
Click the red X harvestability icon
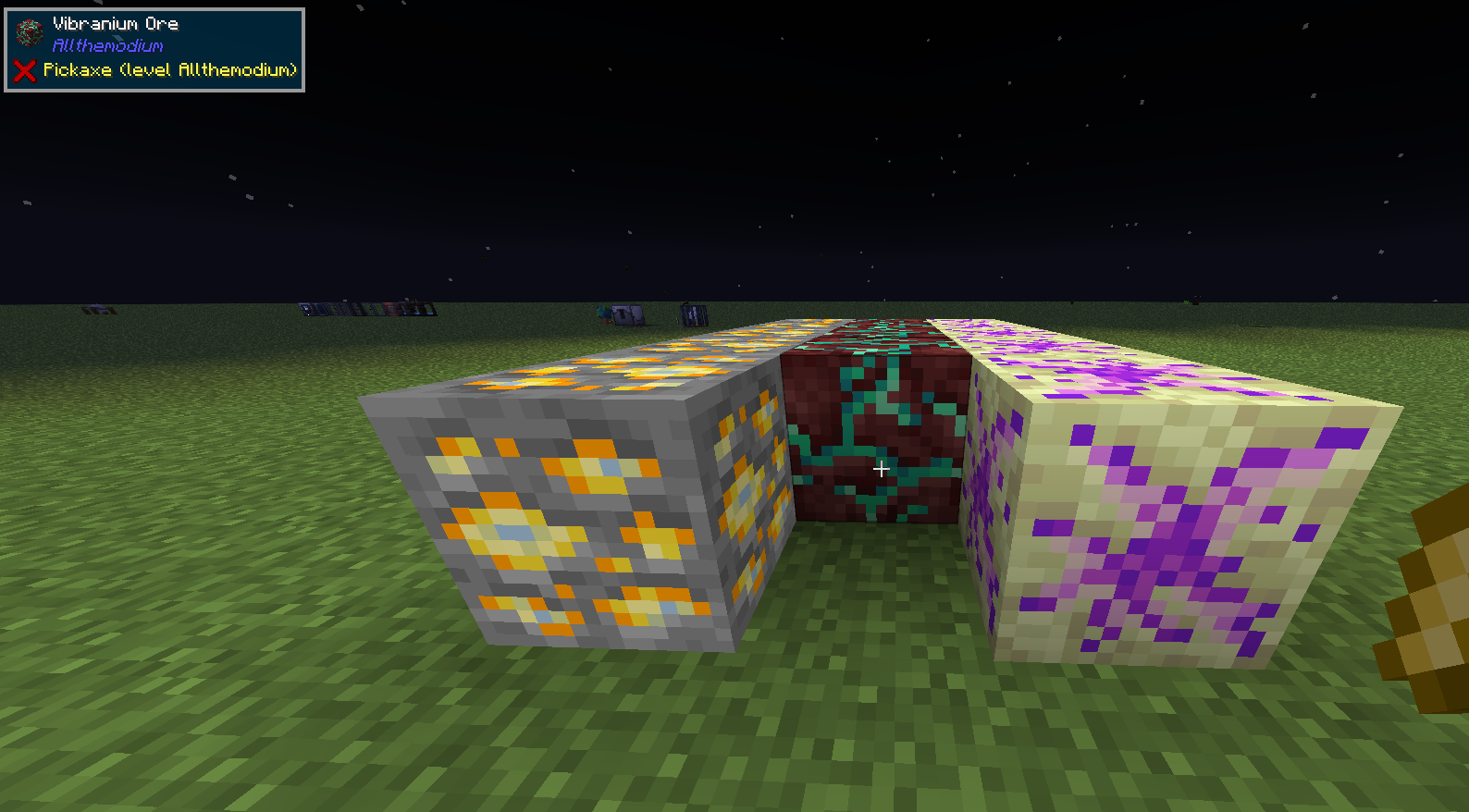24,68
